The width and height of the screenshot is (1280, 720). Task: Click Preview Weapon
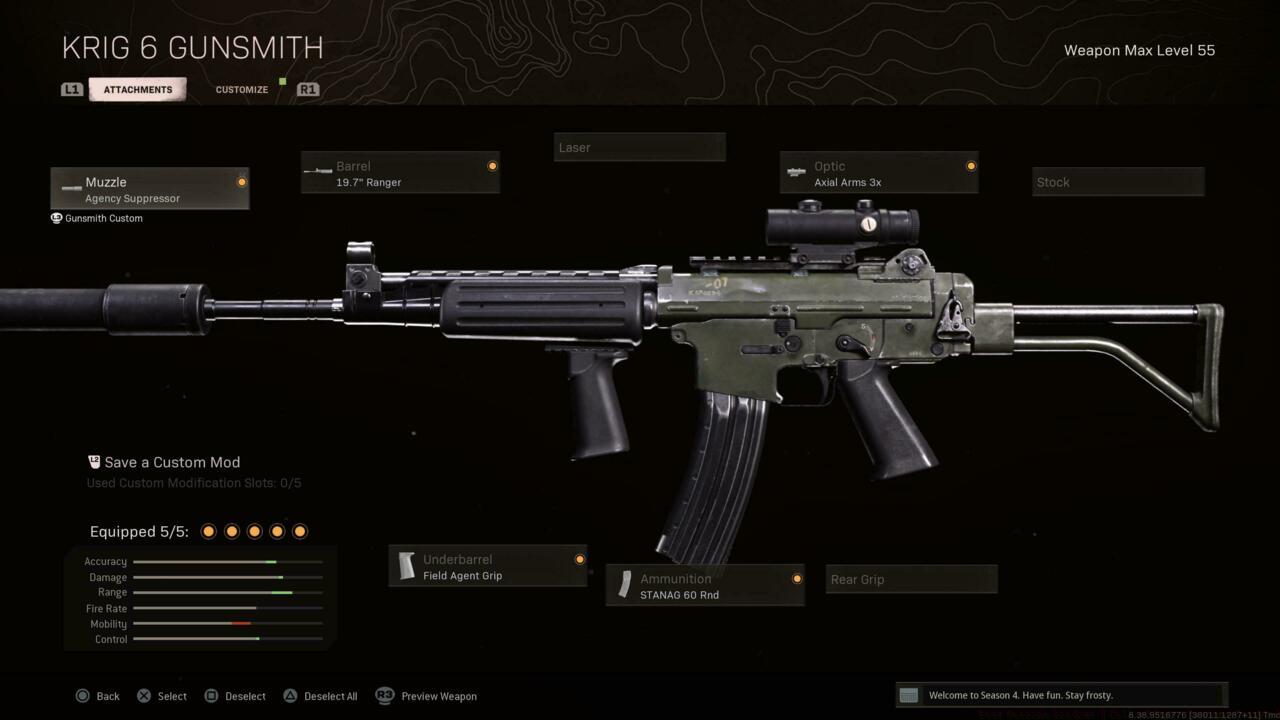tap(438, 695)
